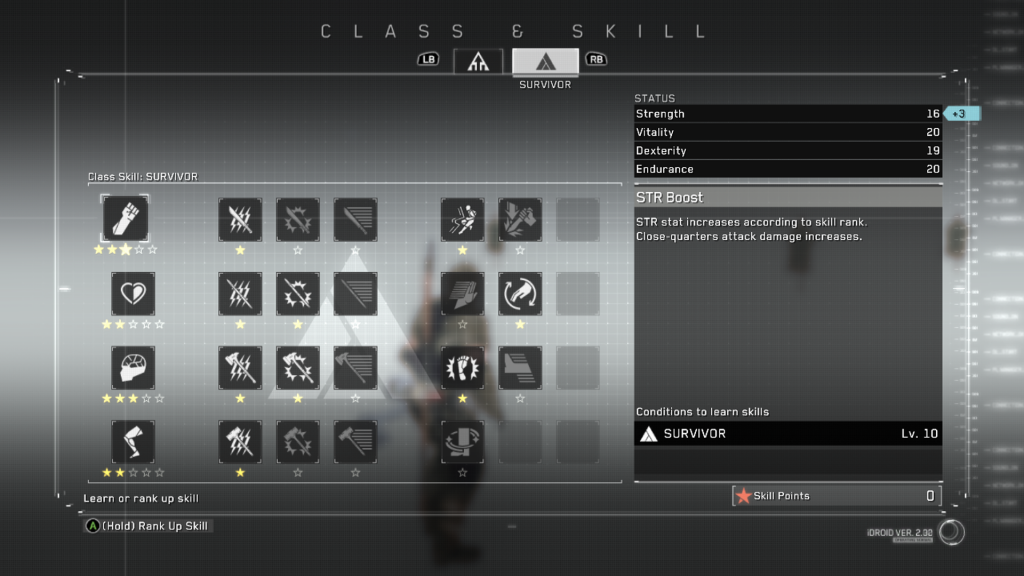
Task: Select the bent leg skill icon
Action: pos(132,442)
